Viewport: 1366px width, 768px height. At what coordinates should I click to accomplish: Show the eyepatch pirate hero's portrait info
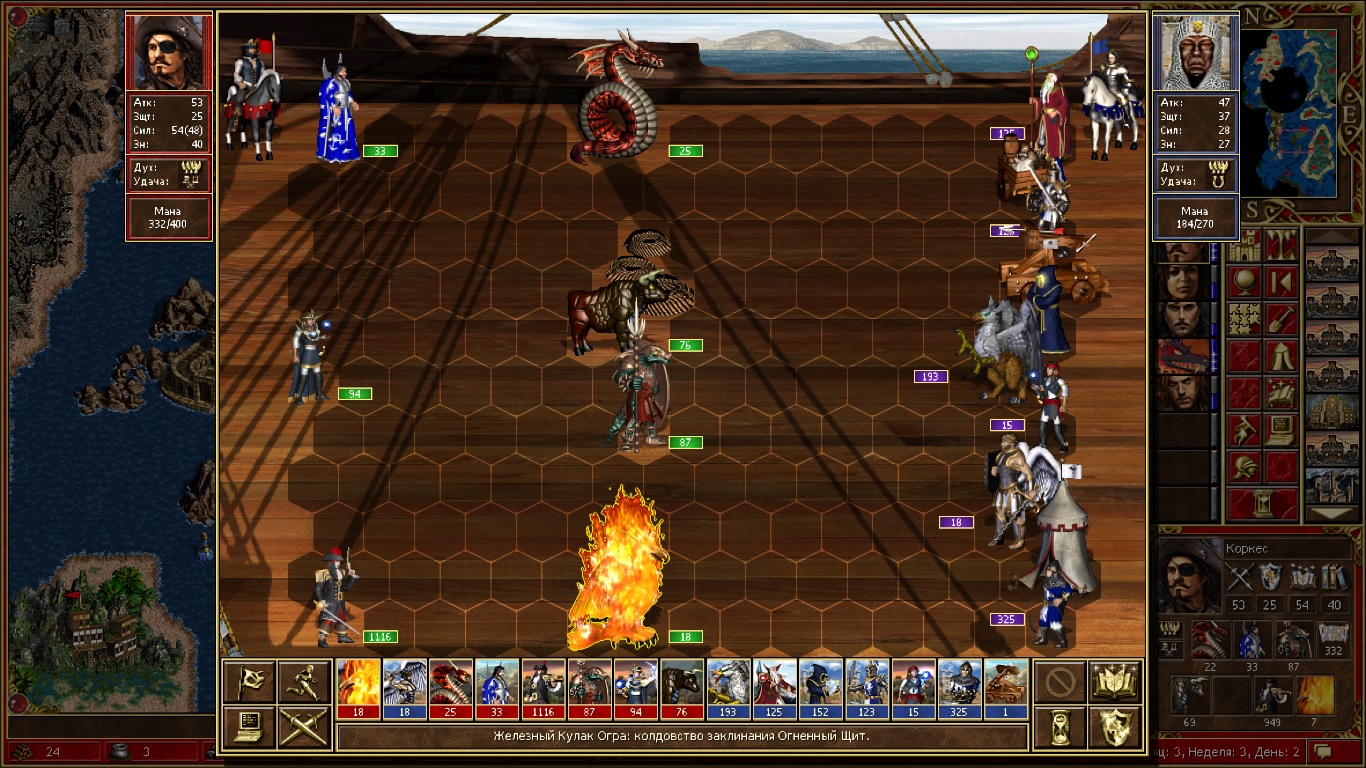click(x=168, y=52)
